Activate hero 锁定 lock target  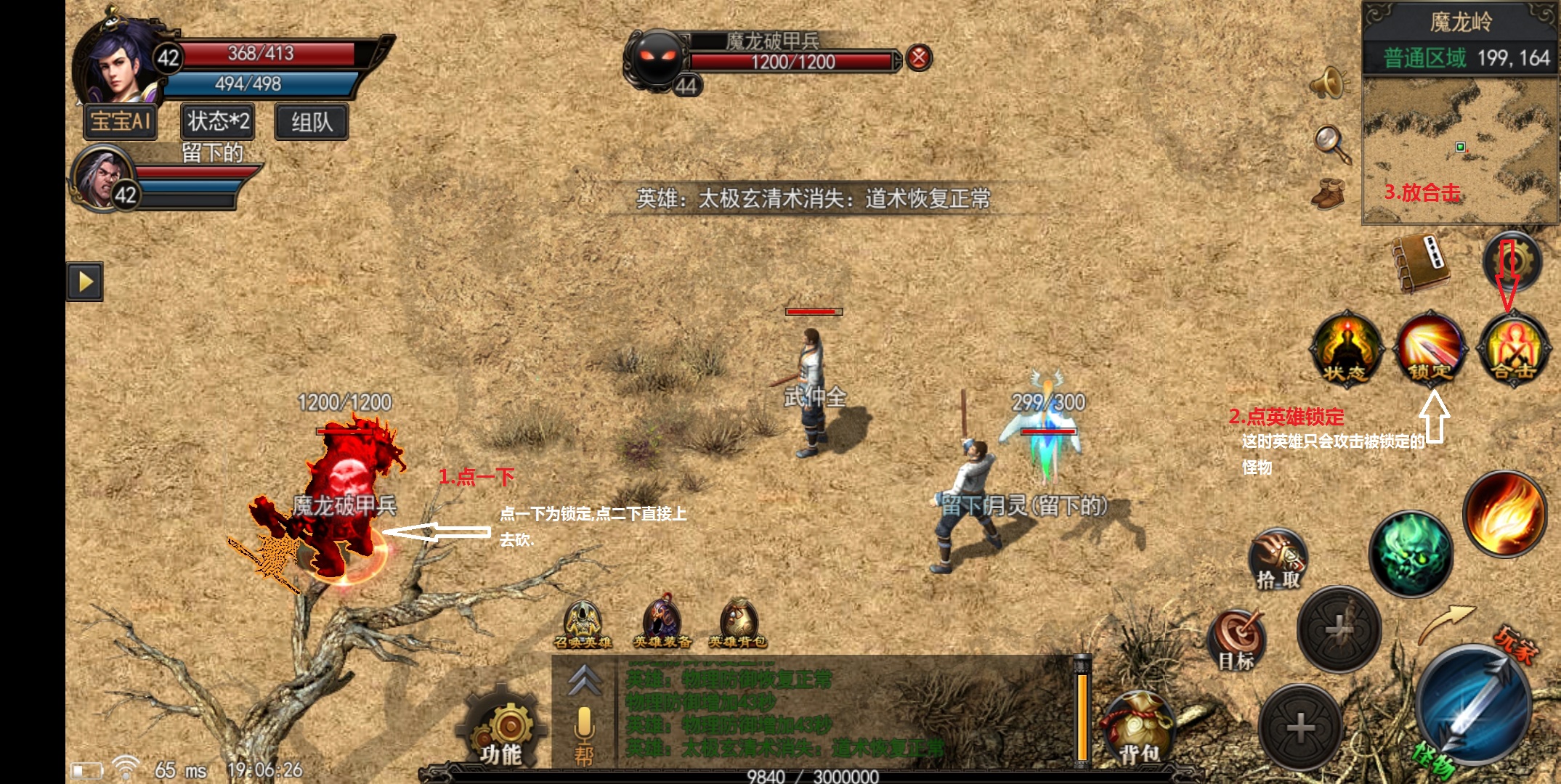click(1430, 348)
